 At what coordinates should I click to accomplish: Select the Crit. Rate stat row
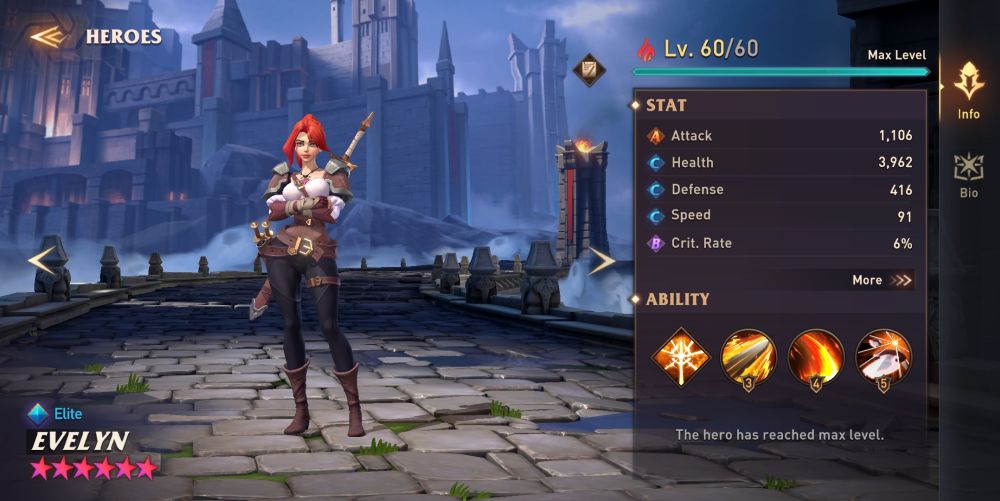tap(781, 243)
